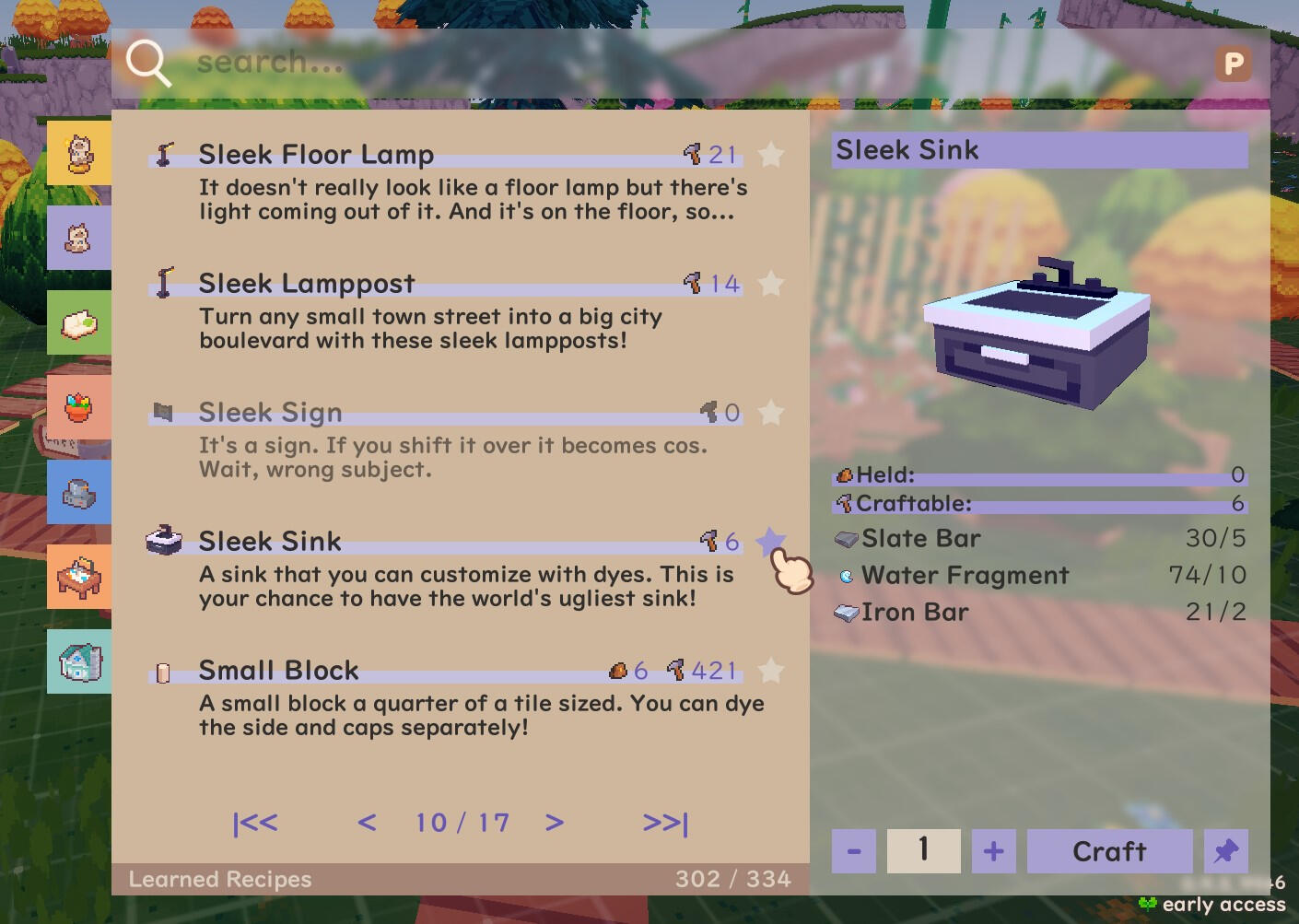
Task: Pin the Sleek Sink recipe
Action: (1225, 851)
